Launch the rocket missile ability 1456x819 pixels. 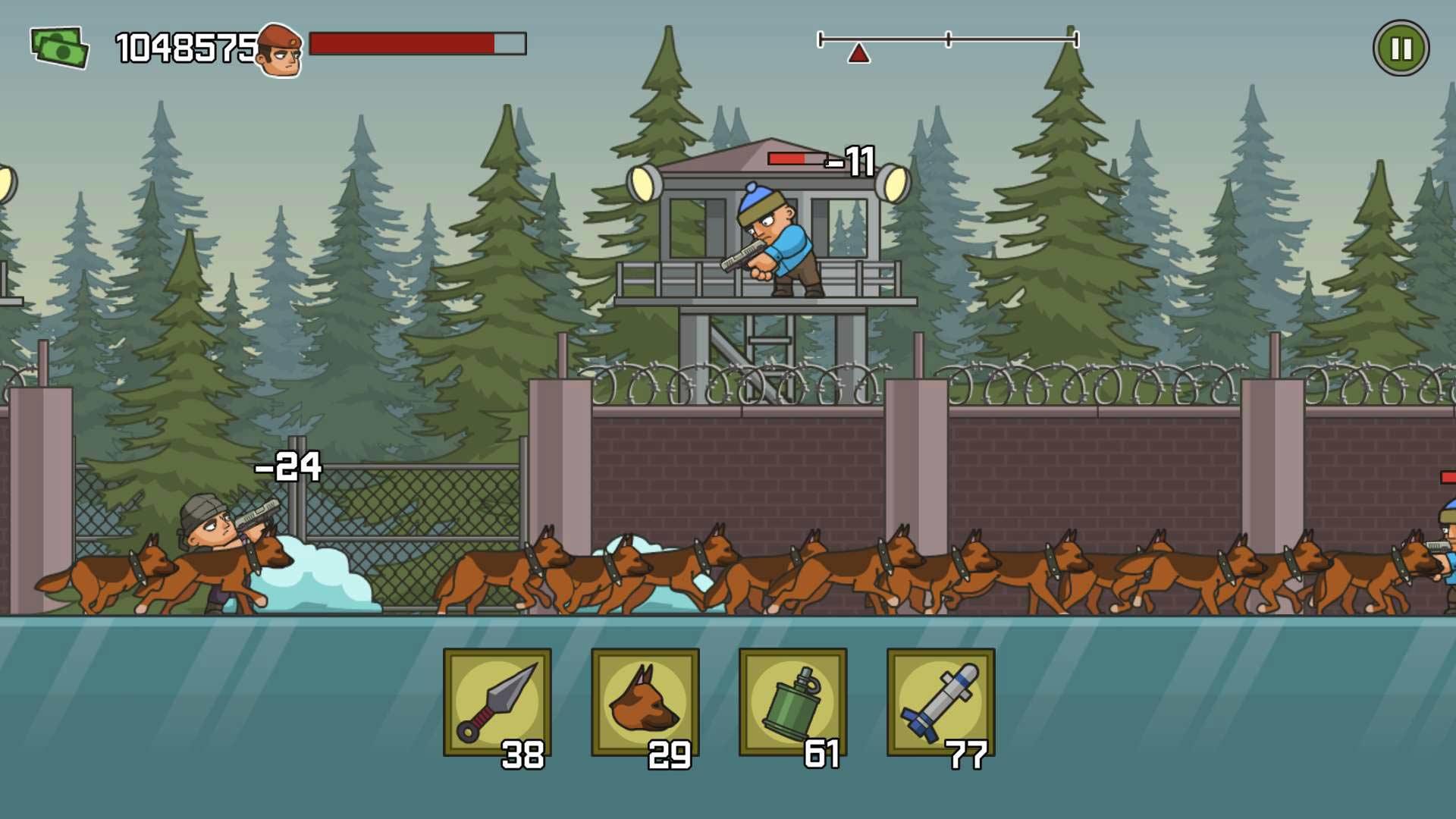coord(940,702)
